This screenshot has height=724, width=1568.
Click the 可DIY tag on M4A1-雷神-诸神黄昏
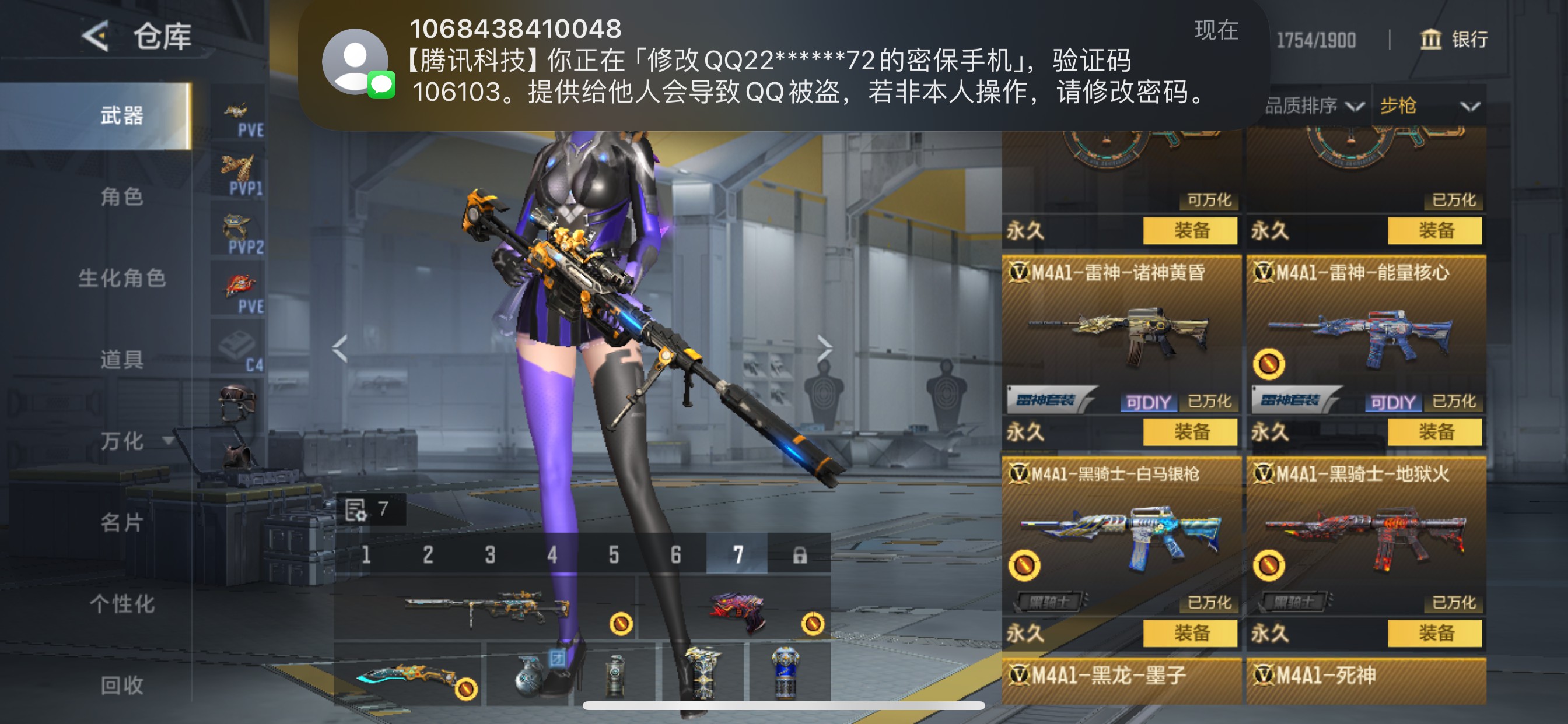click(x=1148, y=402)
